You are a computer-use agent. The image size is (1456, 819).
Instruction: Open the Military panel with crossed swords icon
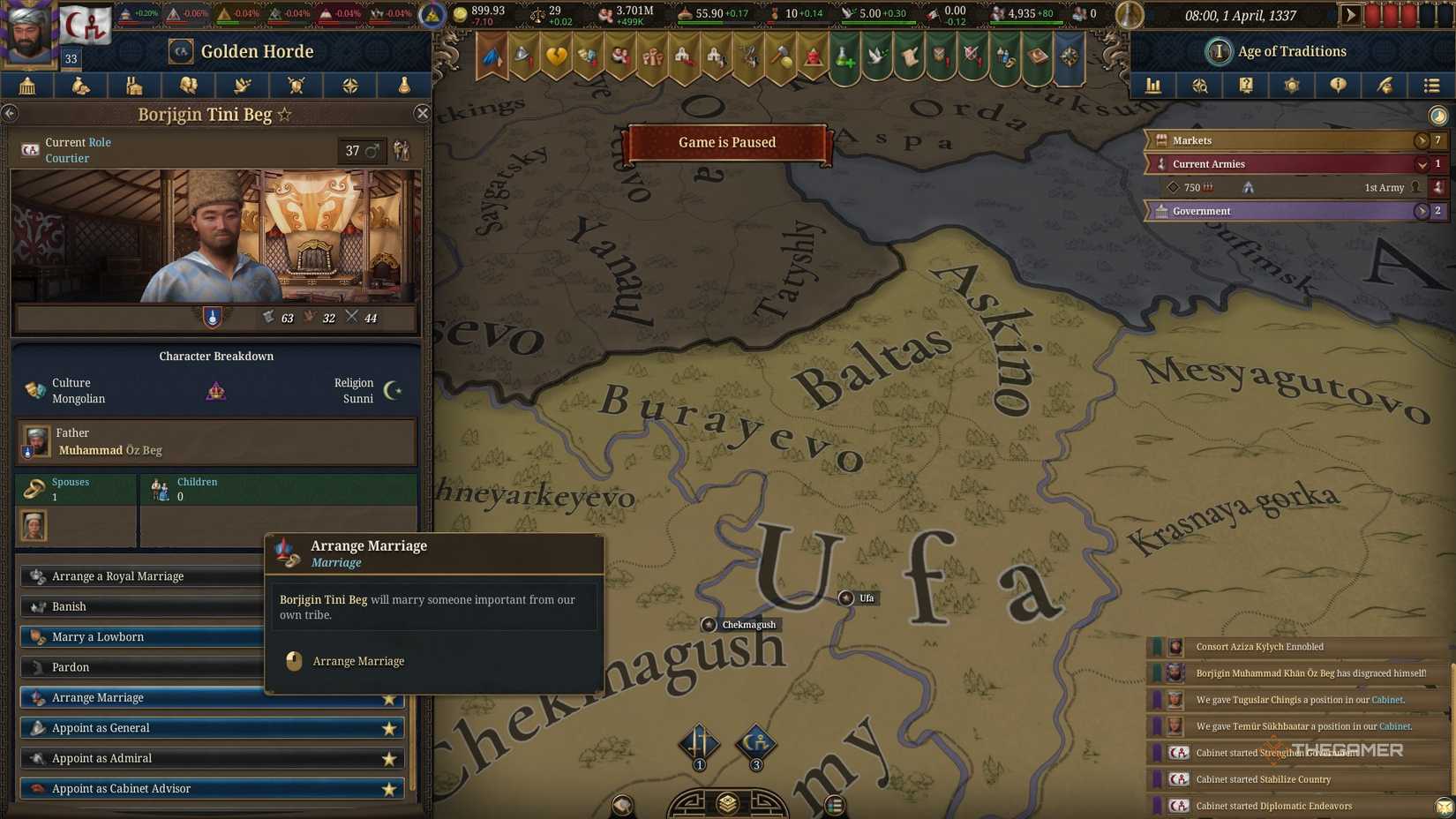click(296, 86)
